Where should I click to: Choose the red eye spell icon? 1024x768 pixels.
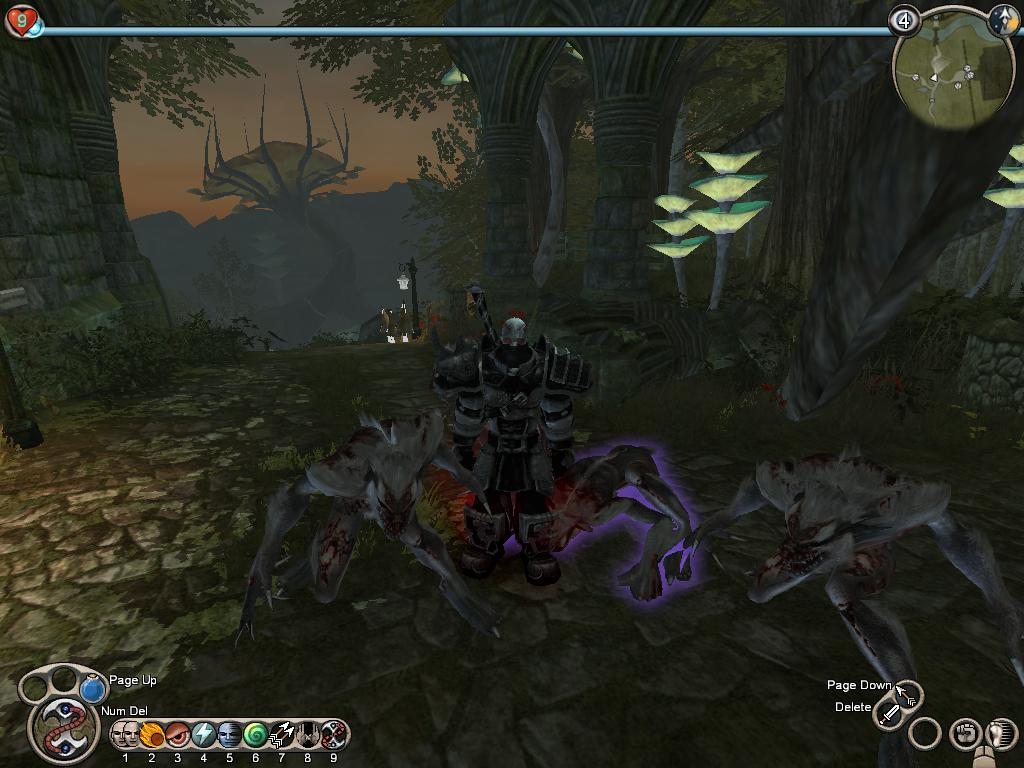click(x=177, y=734)
